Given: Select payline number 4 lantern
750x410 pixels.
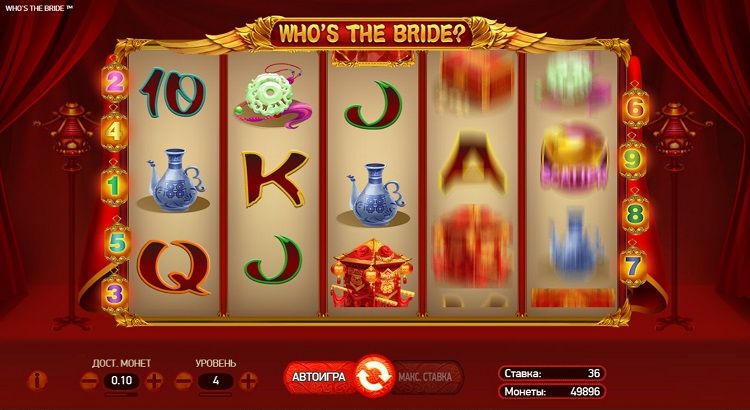Looking at the screenshot, I should tap(115, 130).
